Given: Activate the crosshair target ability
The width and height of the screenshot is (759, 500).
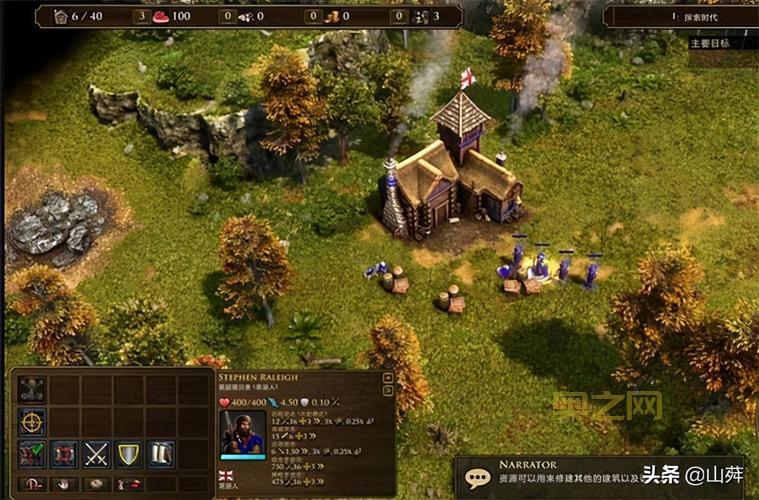Looking at the screenshot, I should pyautogui.click(x=31, y=422).
